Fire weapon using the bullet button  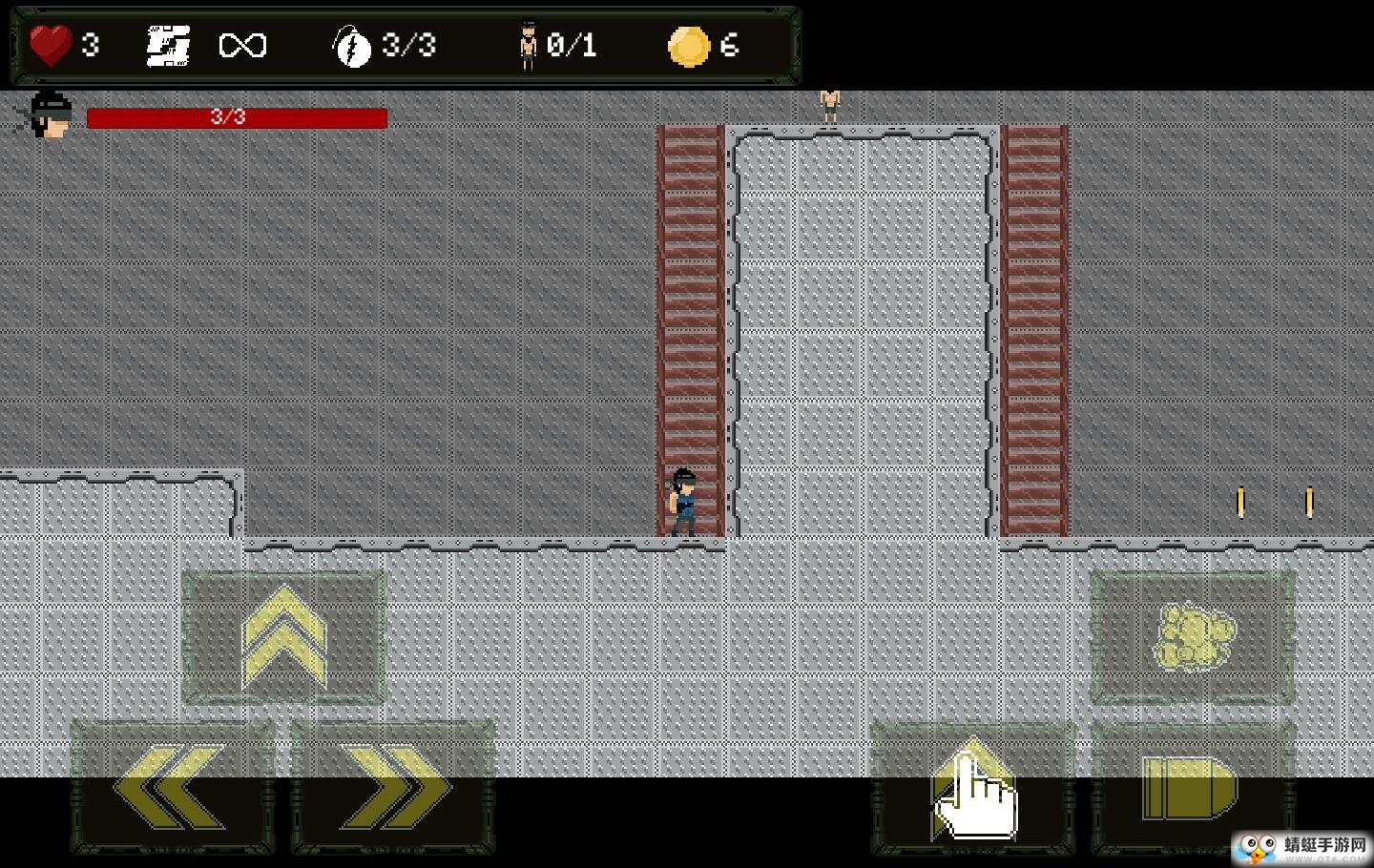tap(1191, 787)
